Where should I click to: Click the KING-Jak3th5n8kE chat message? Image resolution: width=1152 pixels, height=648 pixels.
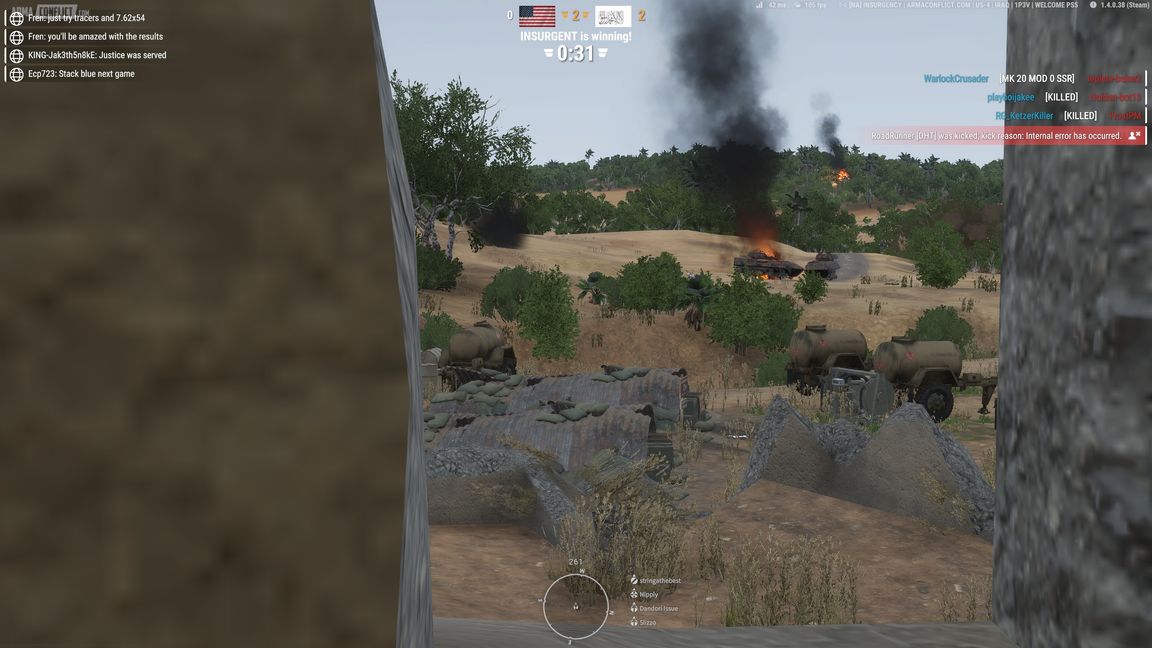point(97,55)
